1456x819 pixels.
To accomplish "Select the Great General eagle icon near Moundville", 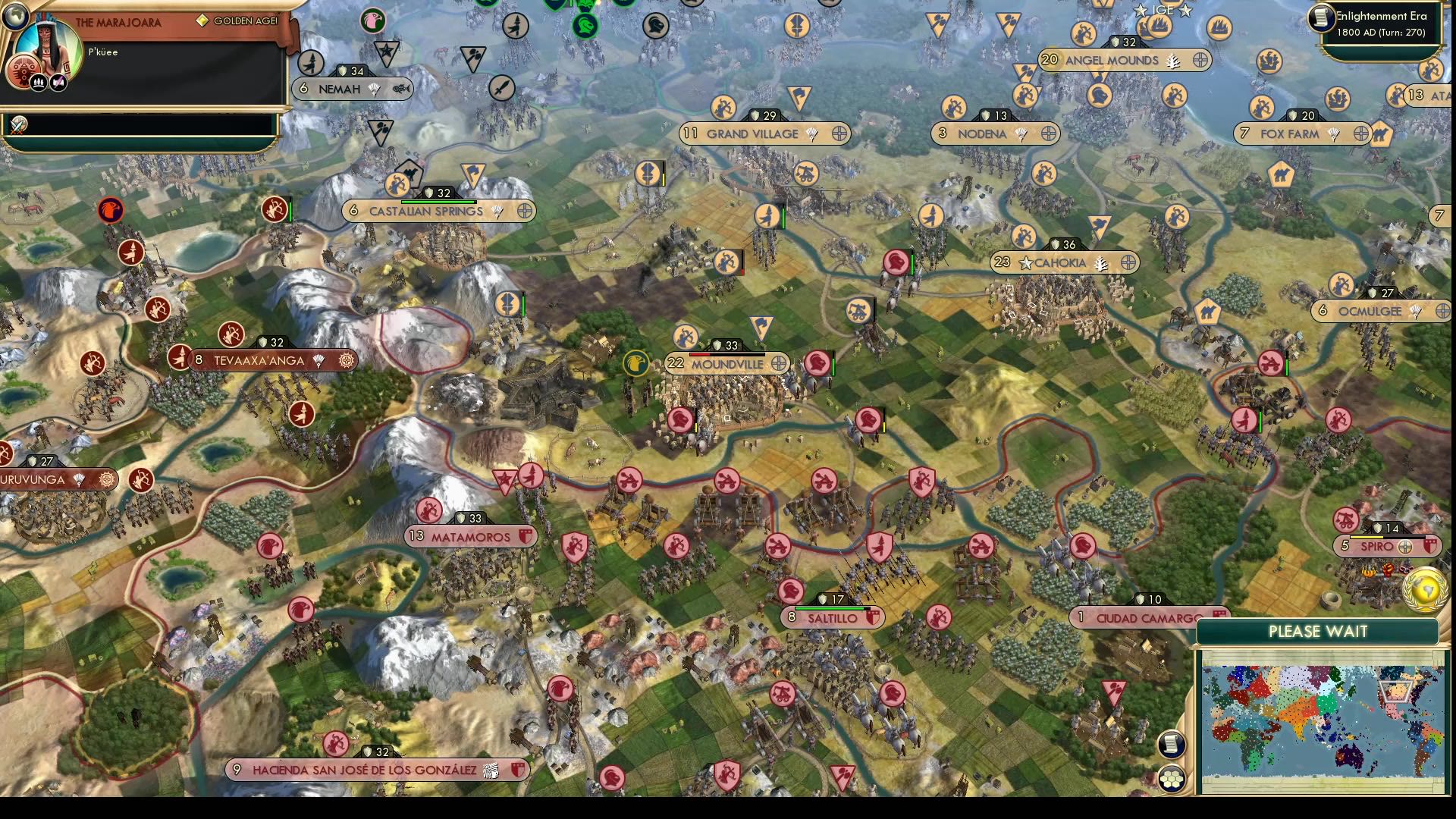I will tap(637, 362).
